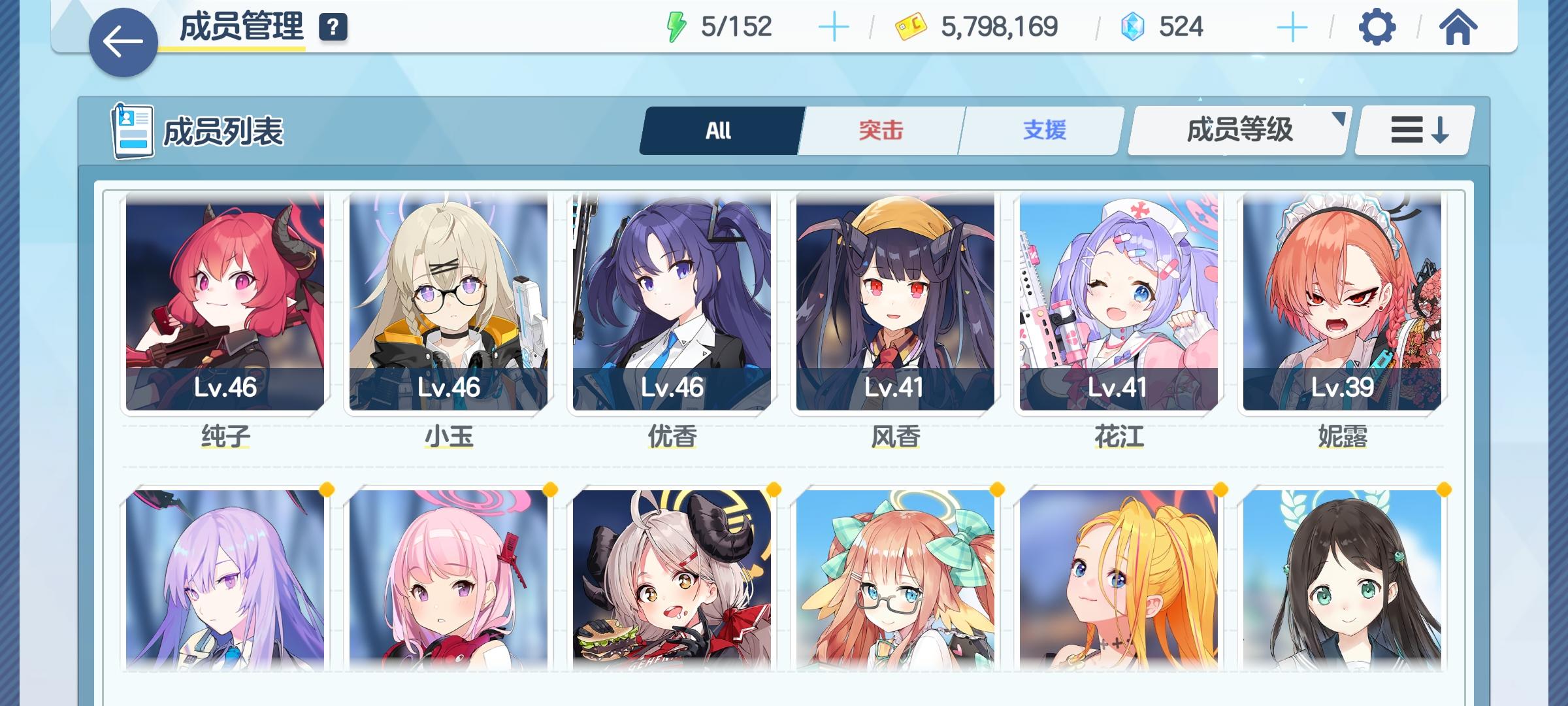Open the help question mark next to 成员管理

click(332, 27)
